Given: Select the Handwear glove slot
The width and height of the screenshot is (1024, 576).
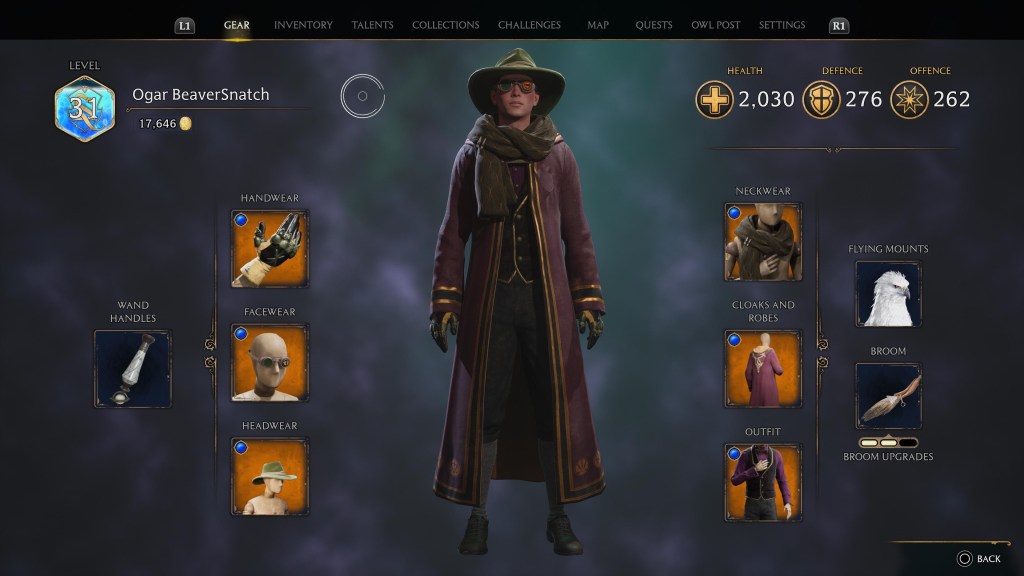Looking at the screenshot, I should click(270, 248).
